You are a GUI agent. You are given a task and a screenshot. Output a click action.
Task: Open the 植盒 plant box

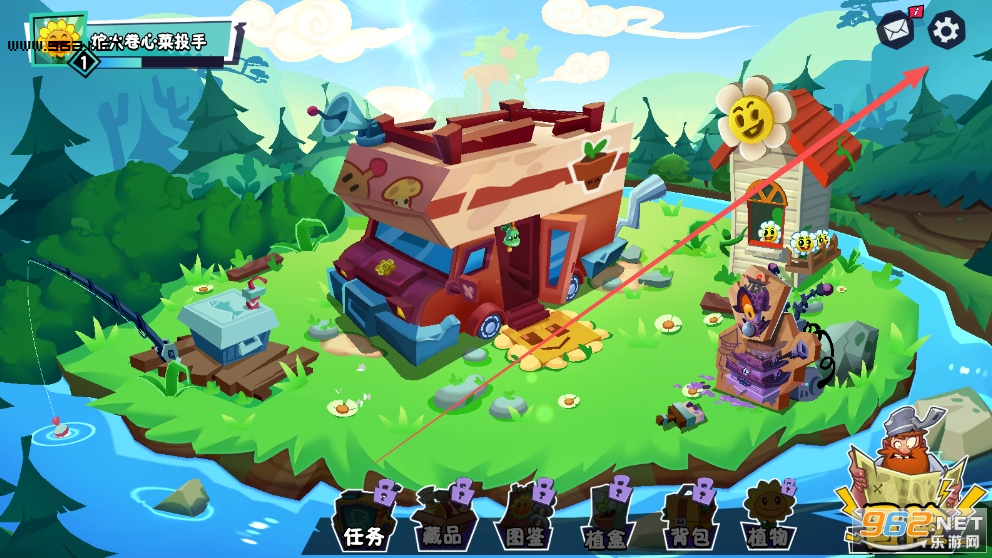point(608,518)
